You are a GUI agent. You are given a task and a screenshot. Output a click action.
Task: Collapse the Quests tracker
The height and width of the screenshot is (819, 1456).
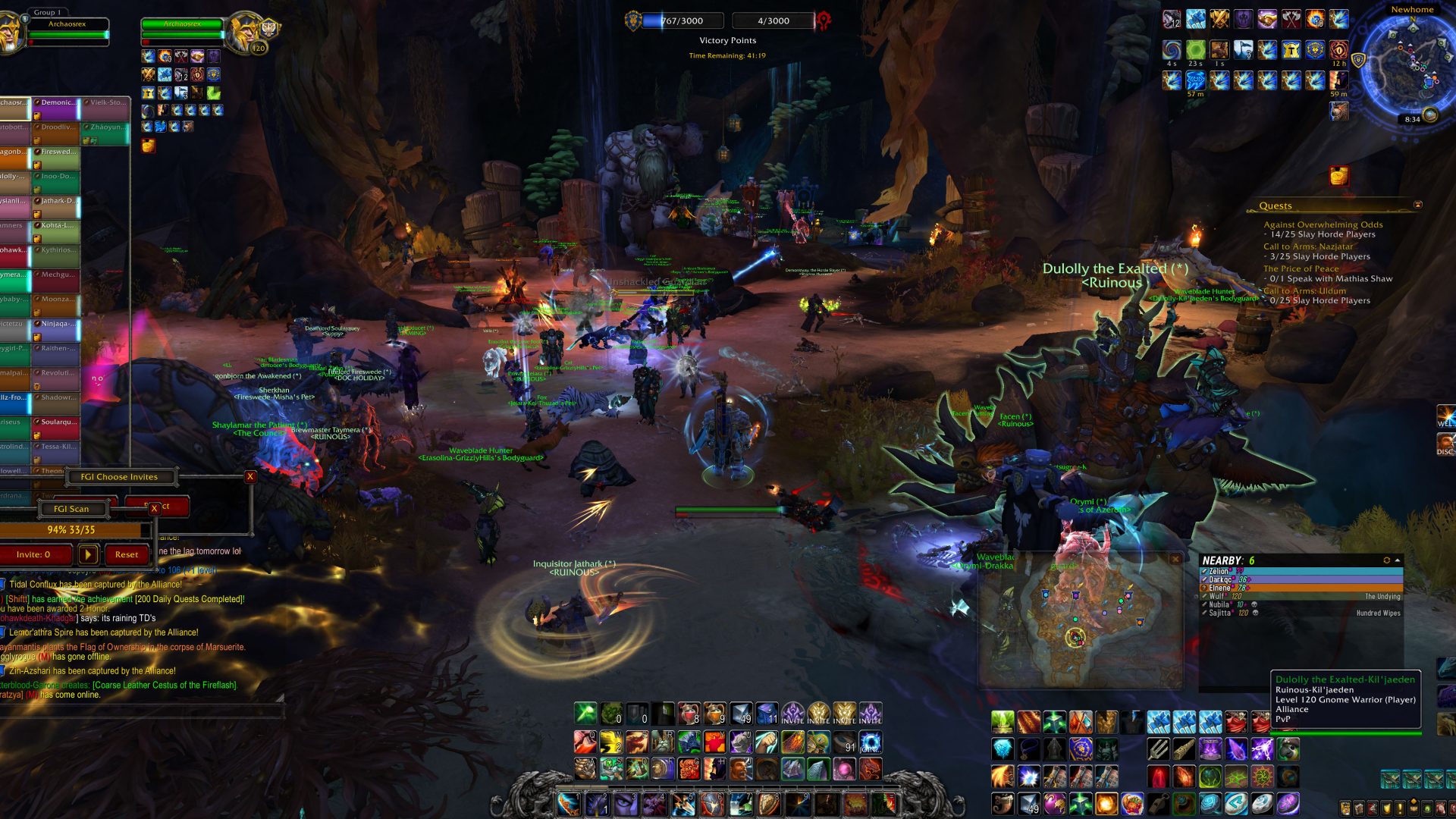[x=1417, y=206]
